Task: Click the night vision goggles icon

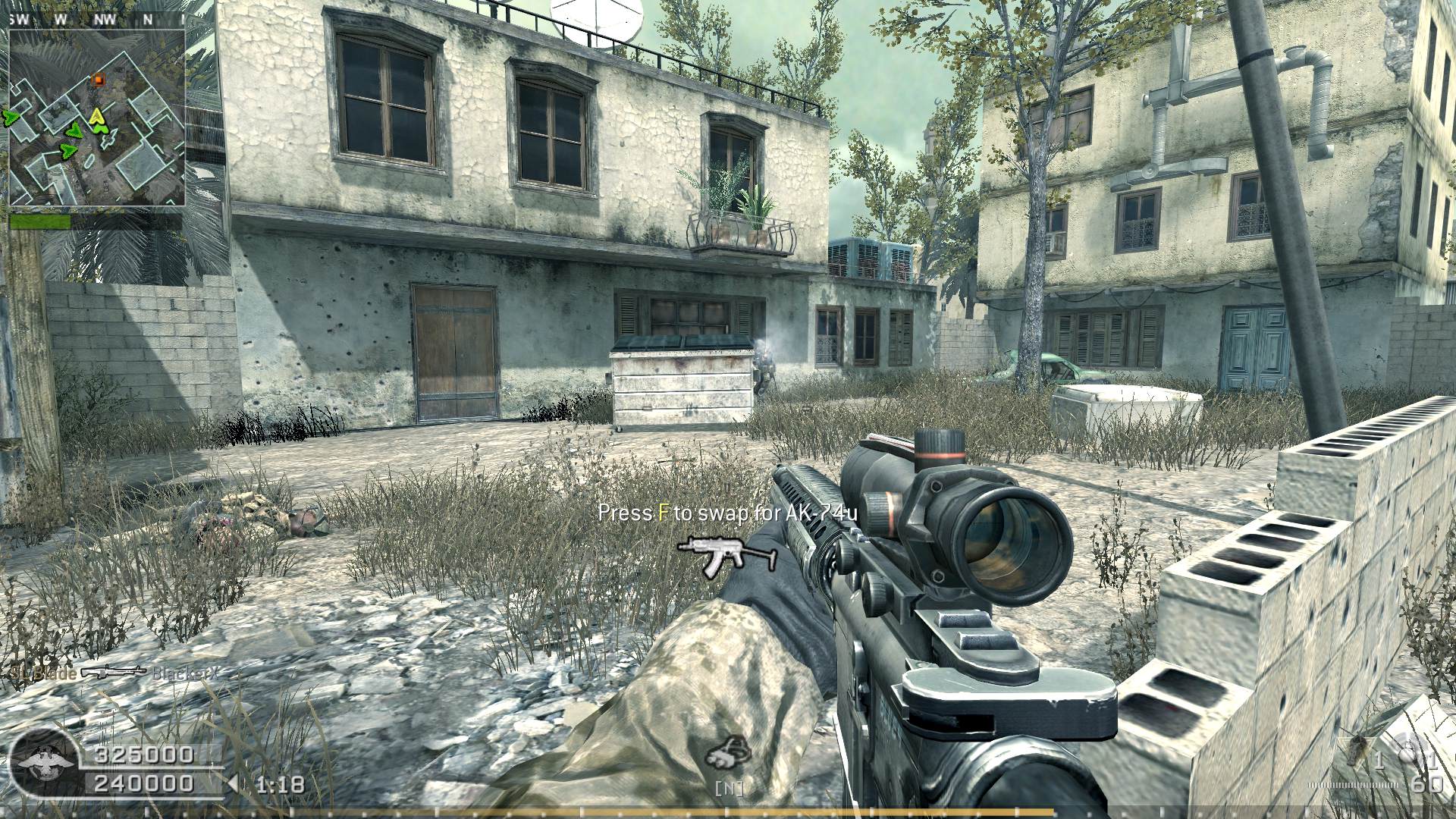Action: pyautogui.click(x=727, y=753)
